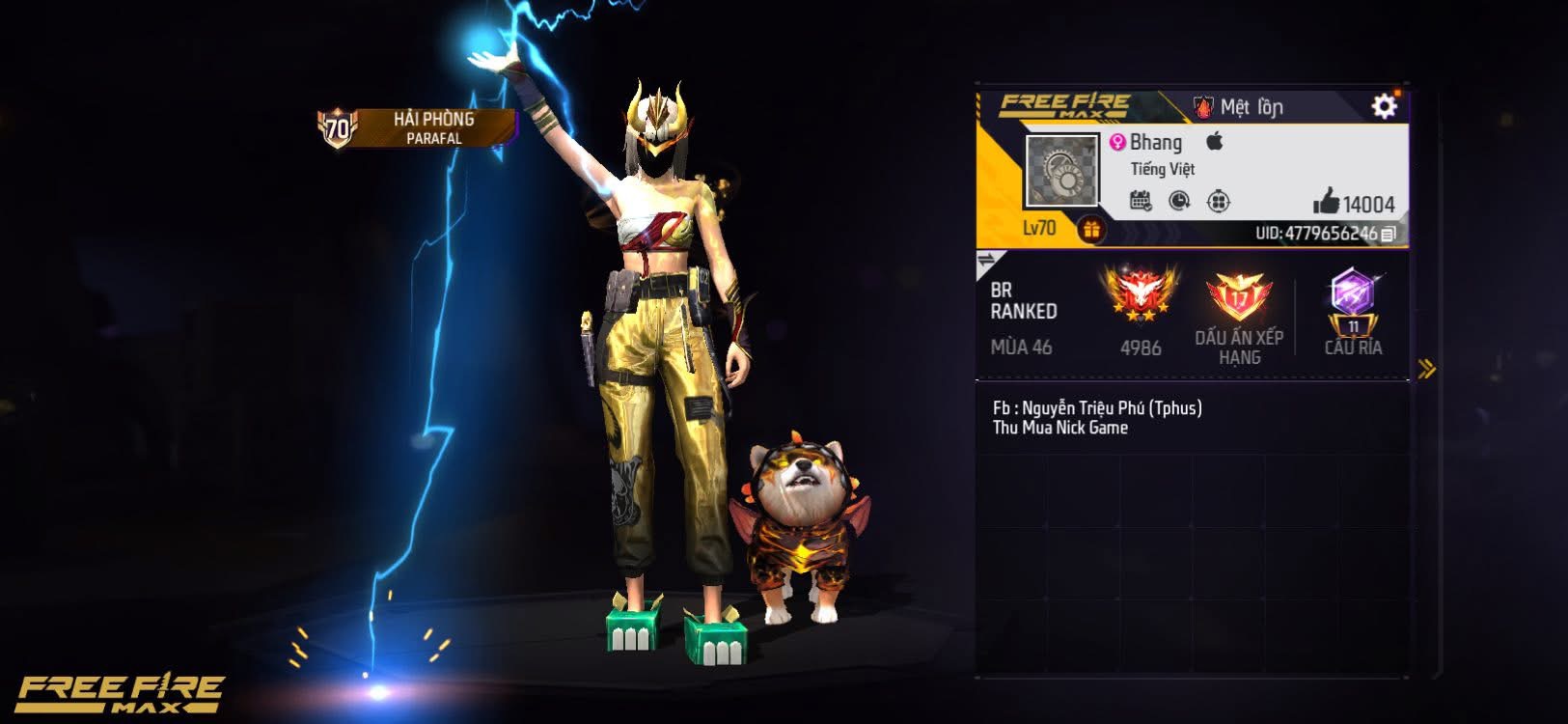This screenshot has height=724, width=1568.
Task: Open the Cấu Rìa purple badge
Action: (1353, 299)
